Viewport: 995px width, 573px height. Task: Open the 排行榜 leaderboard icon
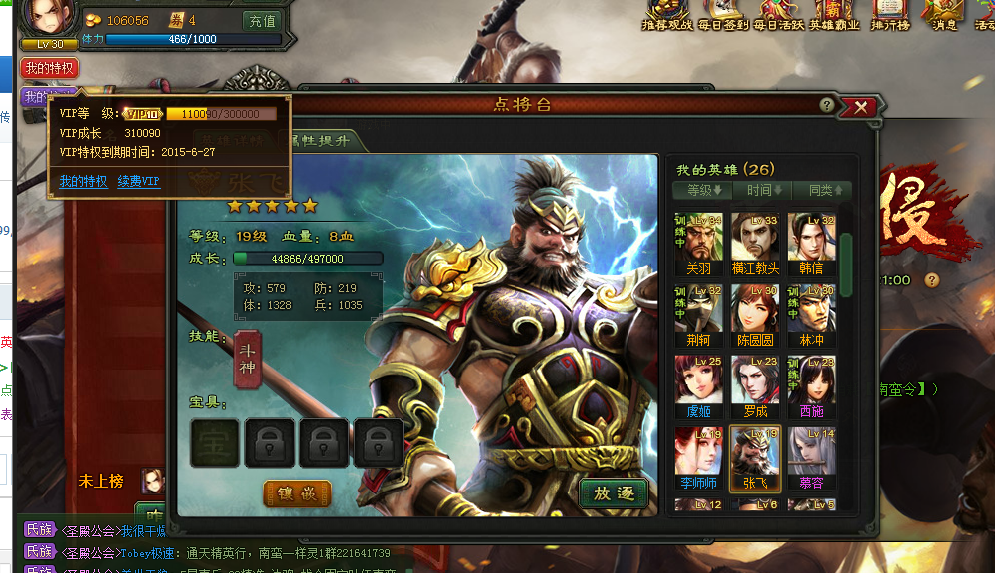click(890, 15)
